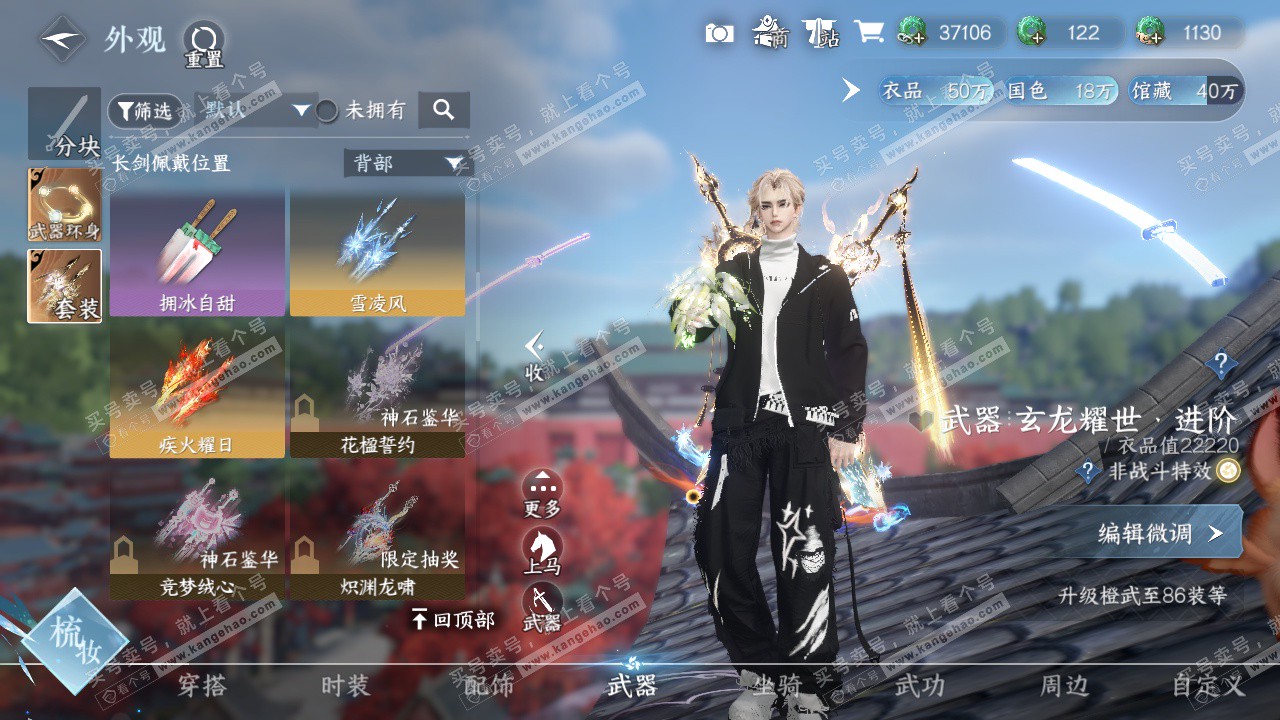Collapse the panel with the 收 arrow
The width and height of the screenshot is (1280, 720).
click(536, 356)
